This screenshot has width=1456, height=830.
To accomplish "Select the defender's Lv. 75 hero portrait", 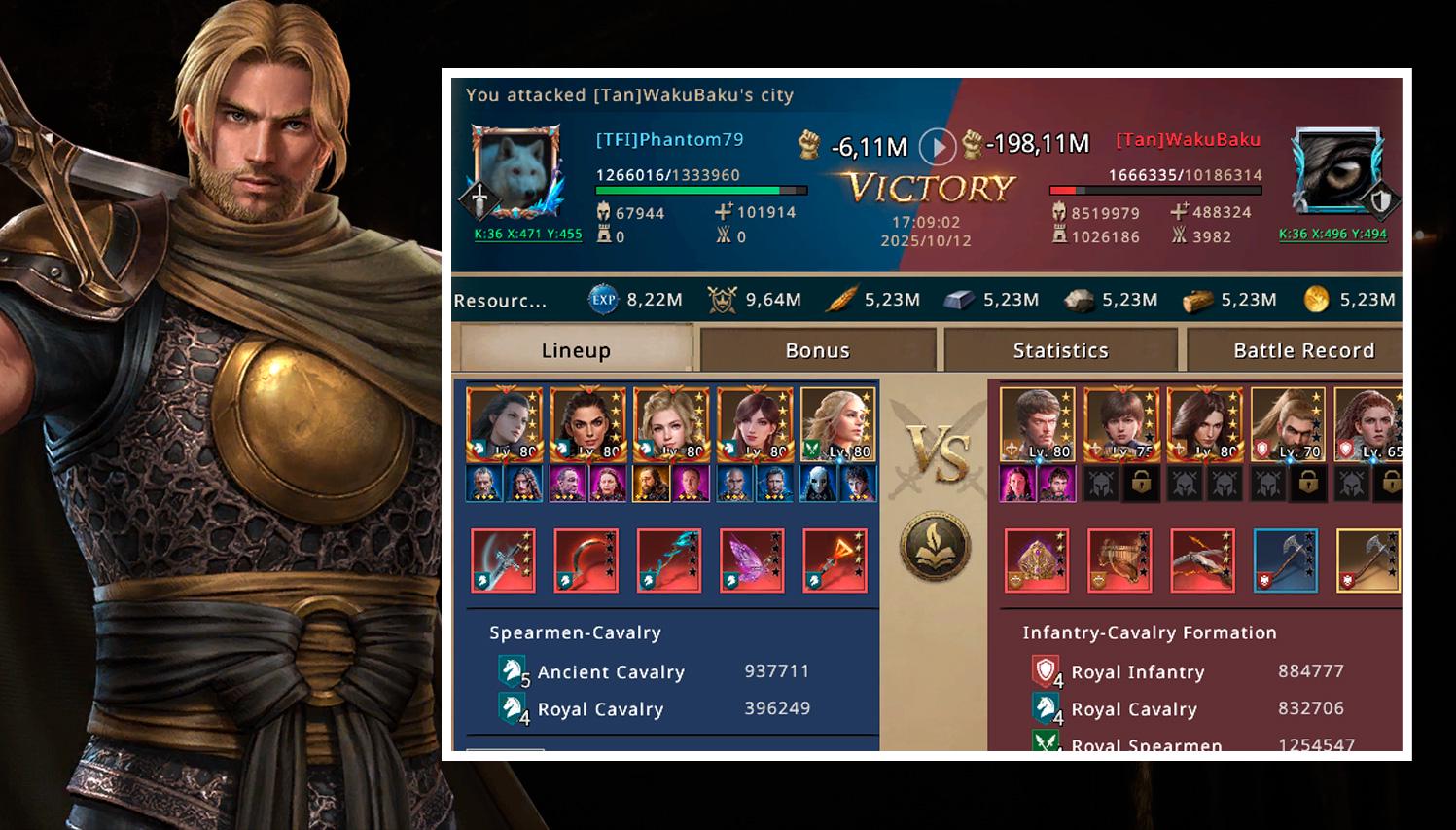I will tap(1120, 424).
